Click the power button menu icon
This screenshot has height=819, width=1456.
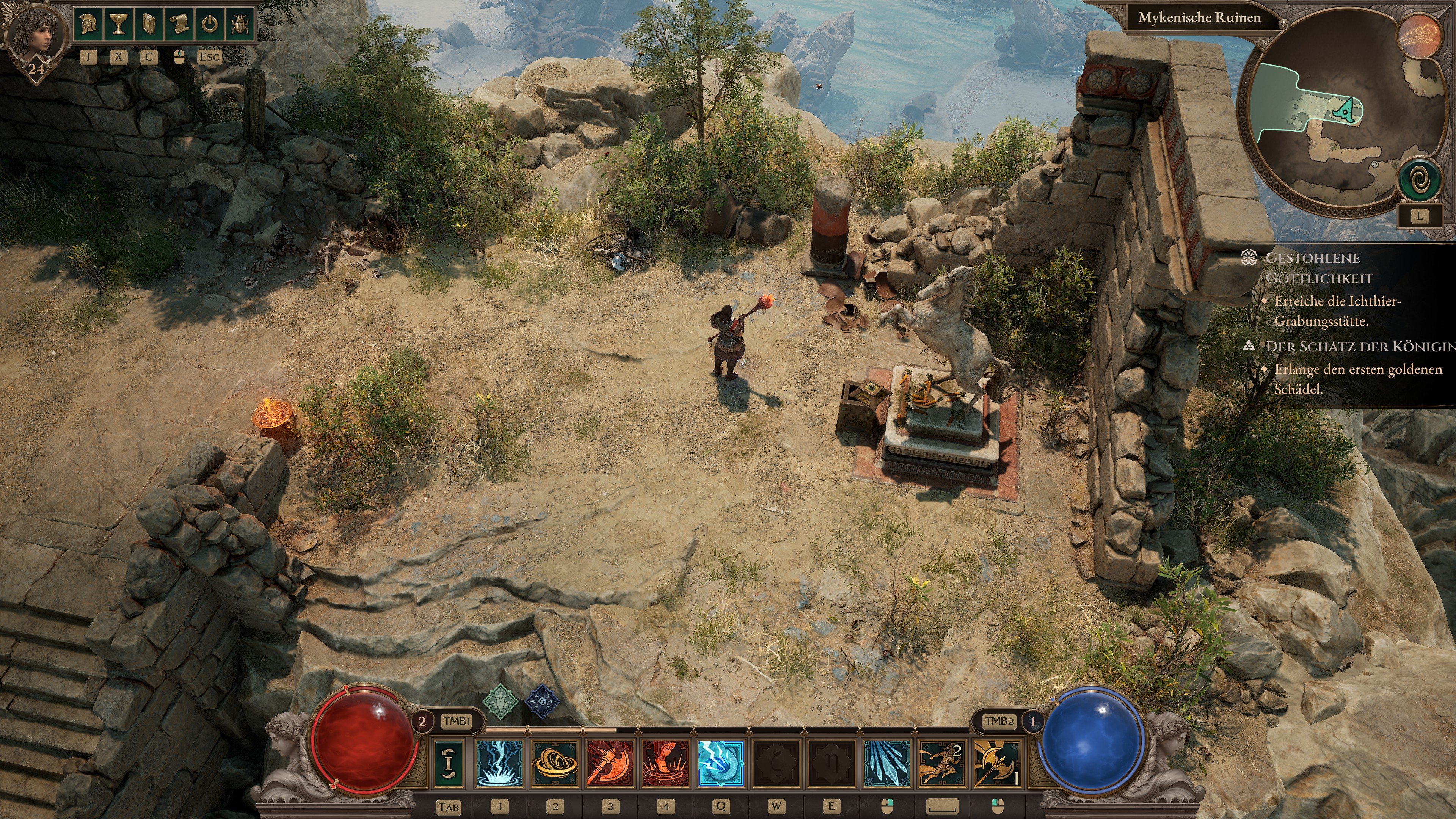coord(209,24)
